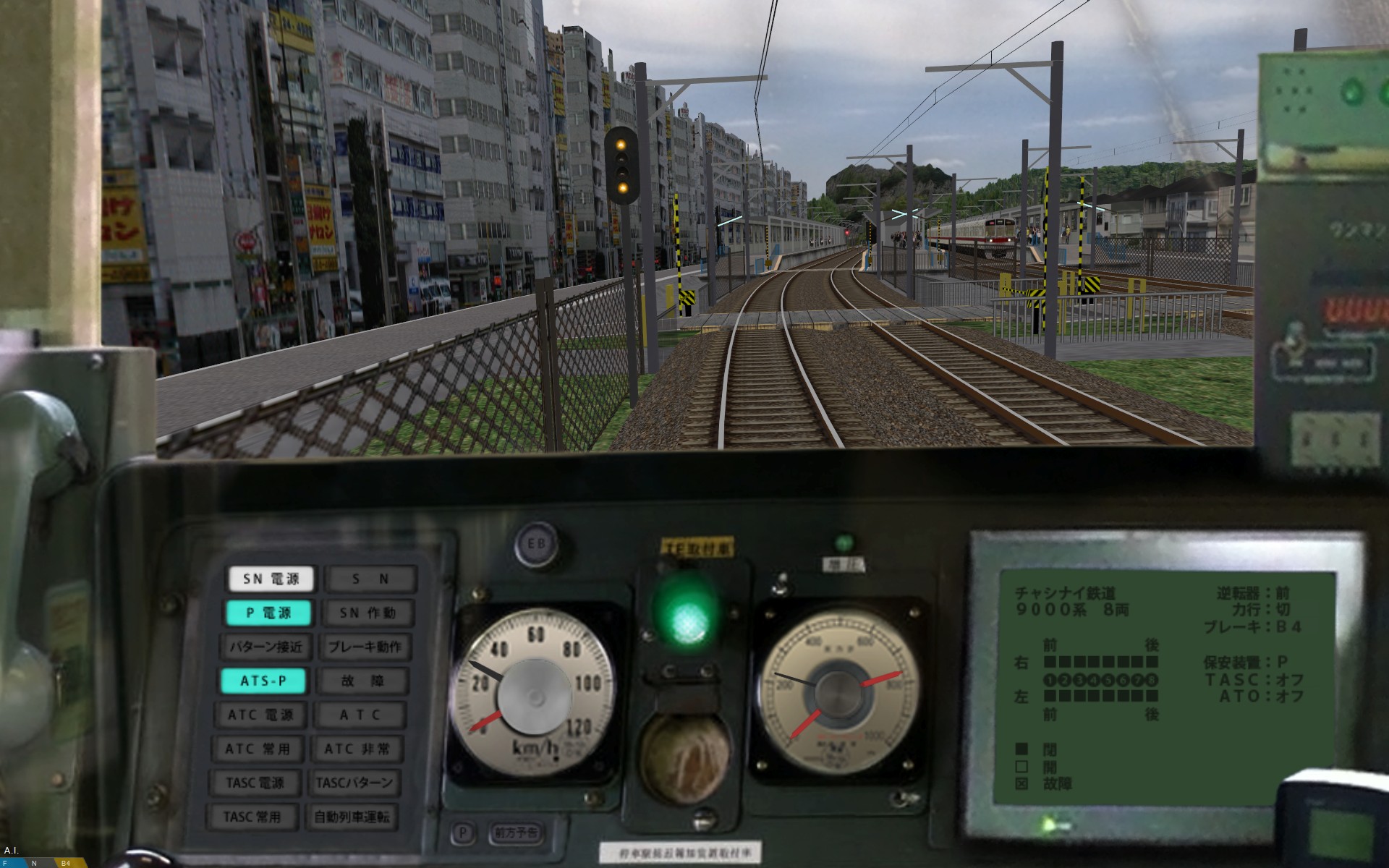Select the small P button below the speedometer

pos(462,833)
